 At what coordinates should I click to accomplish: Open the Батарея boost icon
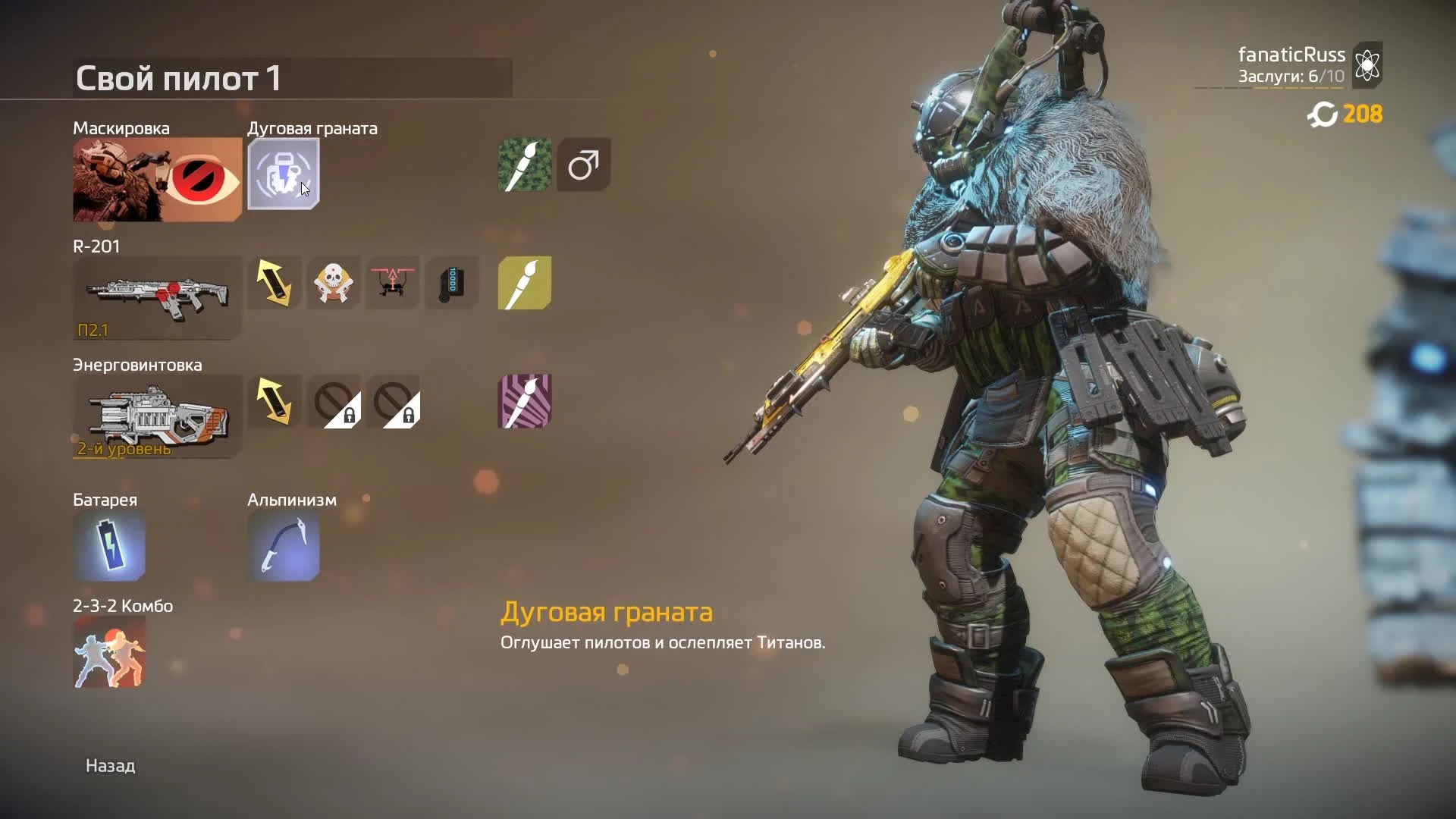108,546
